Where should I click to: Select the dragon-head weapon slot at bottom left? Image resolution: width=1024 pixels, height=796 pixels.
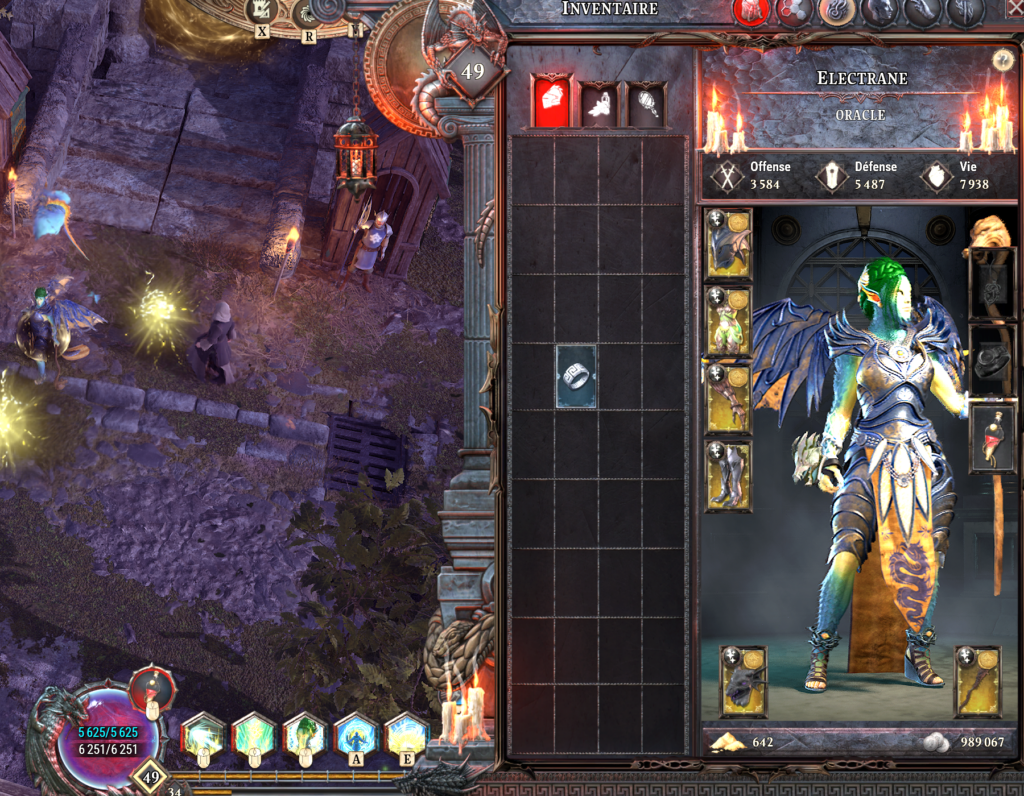pyautogui.click(x=743, y=681)
